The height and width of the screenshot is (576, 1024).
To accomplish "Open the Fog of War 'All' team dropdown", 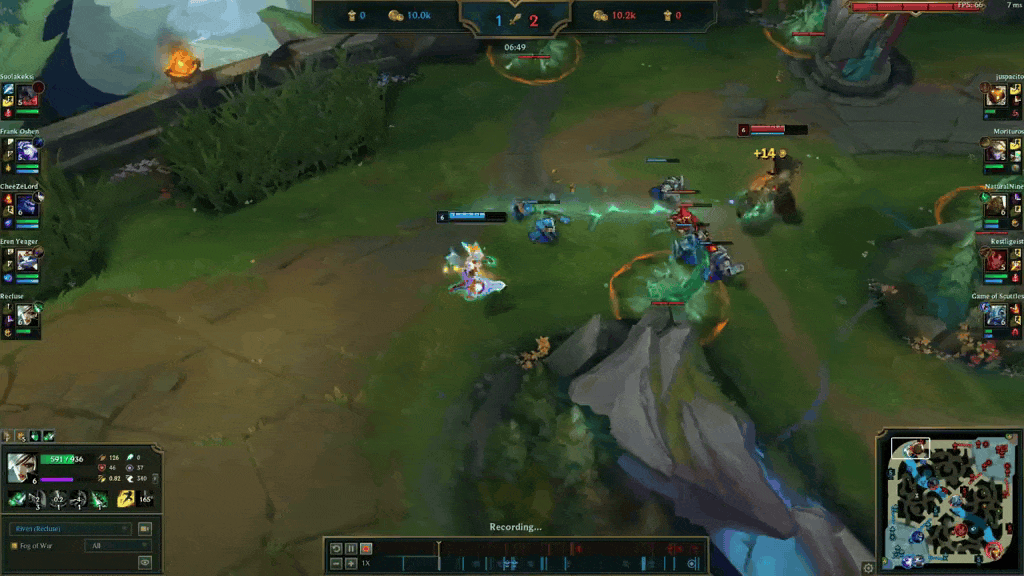I will [x=118, y=546].
